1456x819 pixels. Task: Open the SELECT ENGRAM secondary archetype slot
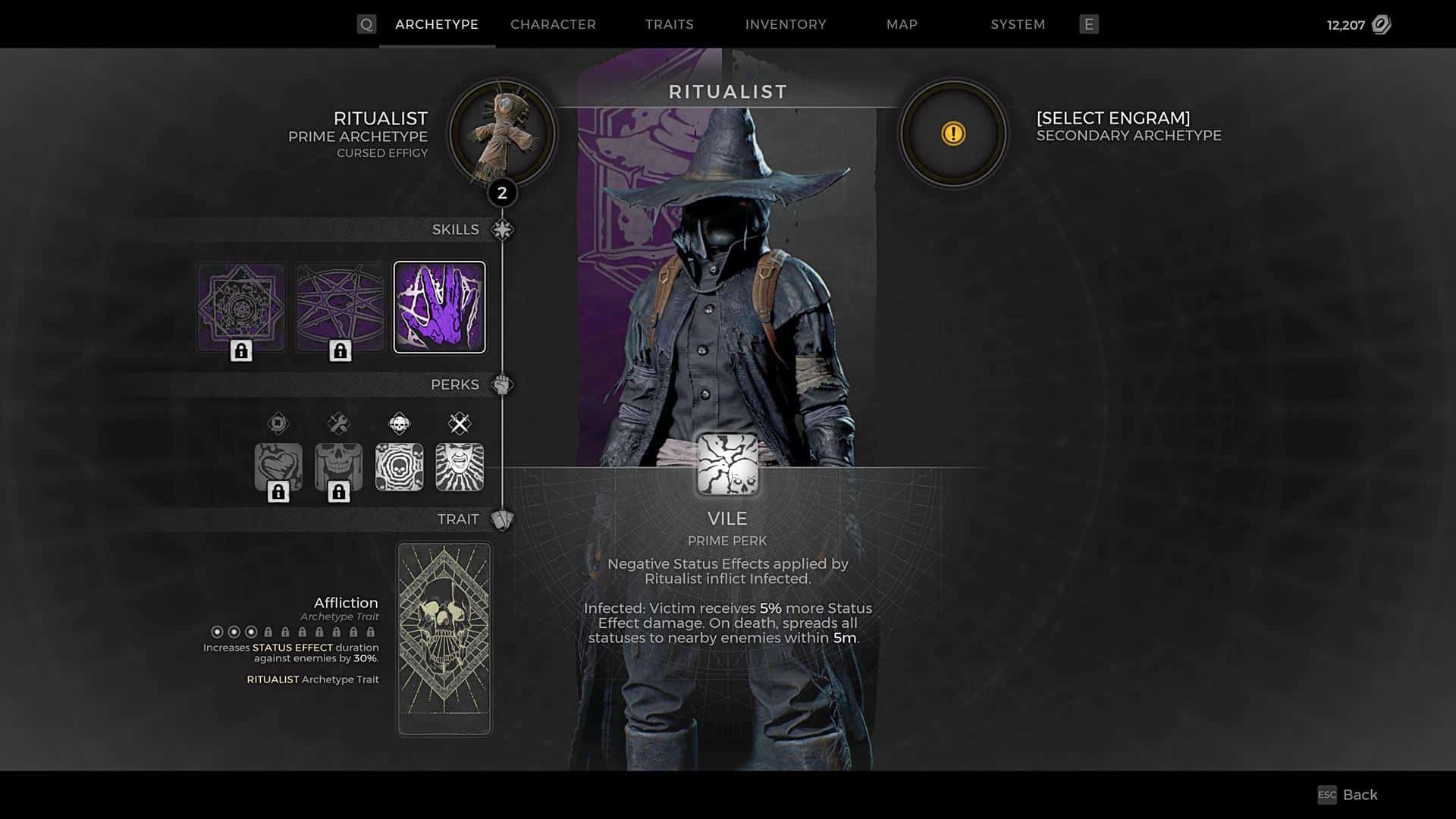(x=952, y=133)
